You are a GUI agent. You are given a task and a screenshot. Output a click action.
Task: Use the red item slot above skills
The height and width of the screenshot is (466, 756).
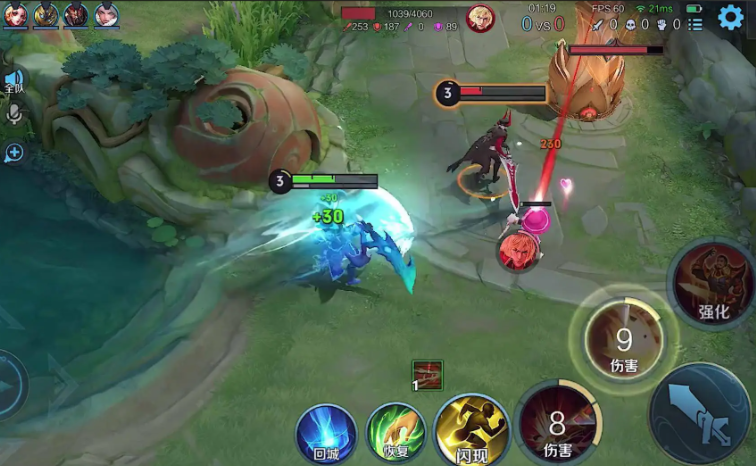point(426,375)
